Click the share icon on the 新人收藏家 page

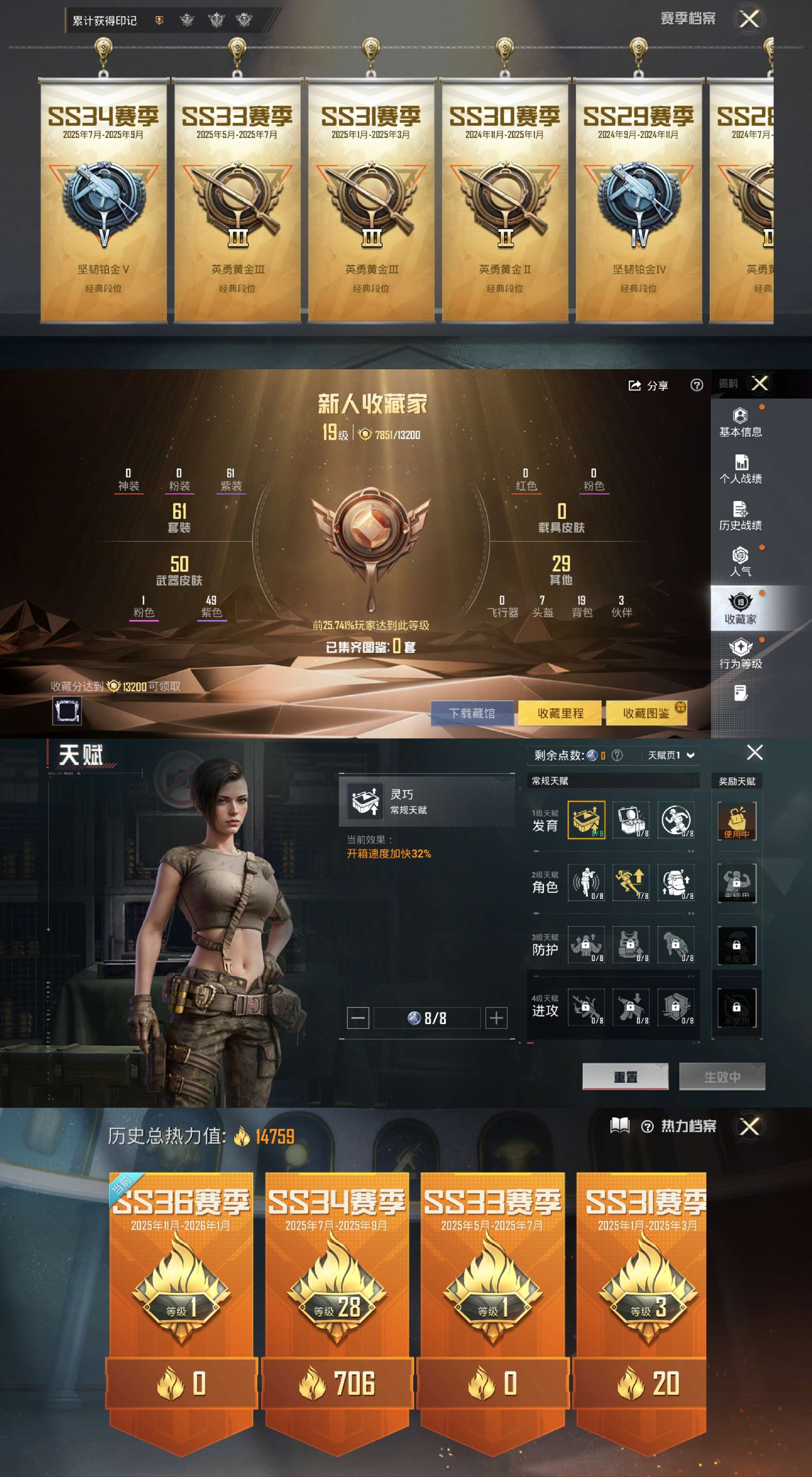(634, 386)
